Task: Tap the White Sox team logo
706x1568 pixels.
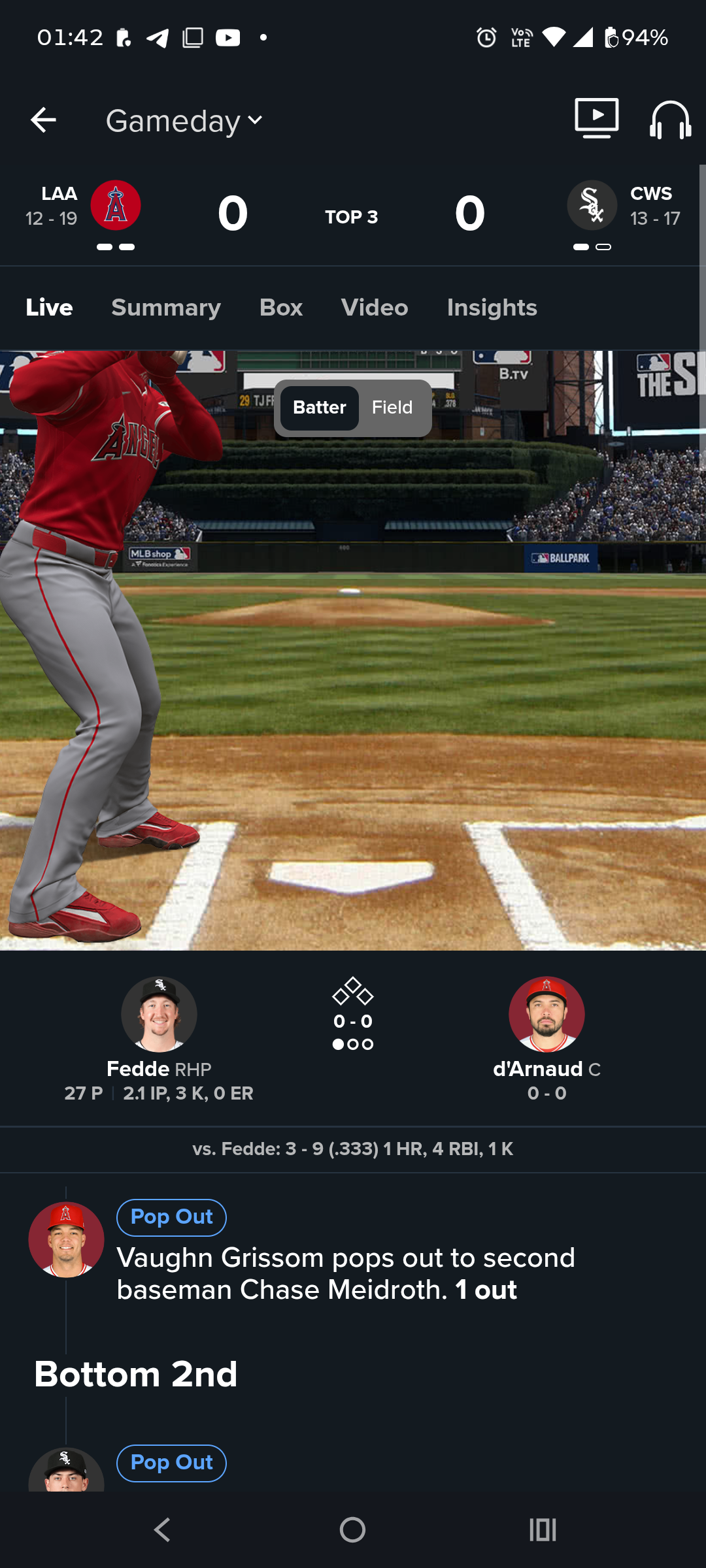Action: coord(592,205)
